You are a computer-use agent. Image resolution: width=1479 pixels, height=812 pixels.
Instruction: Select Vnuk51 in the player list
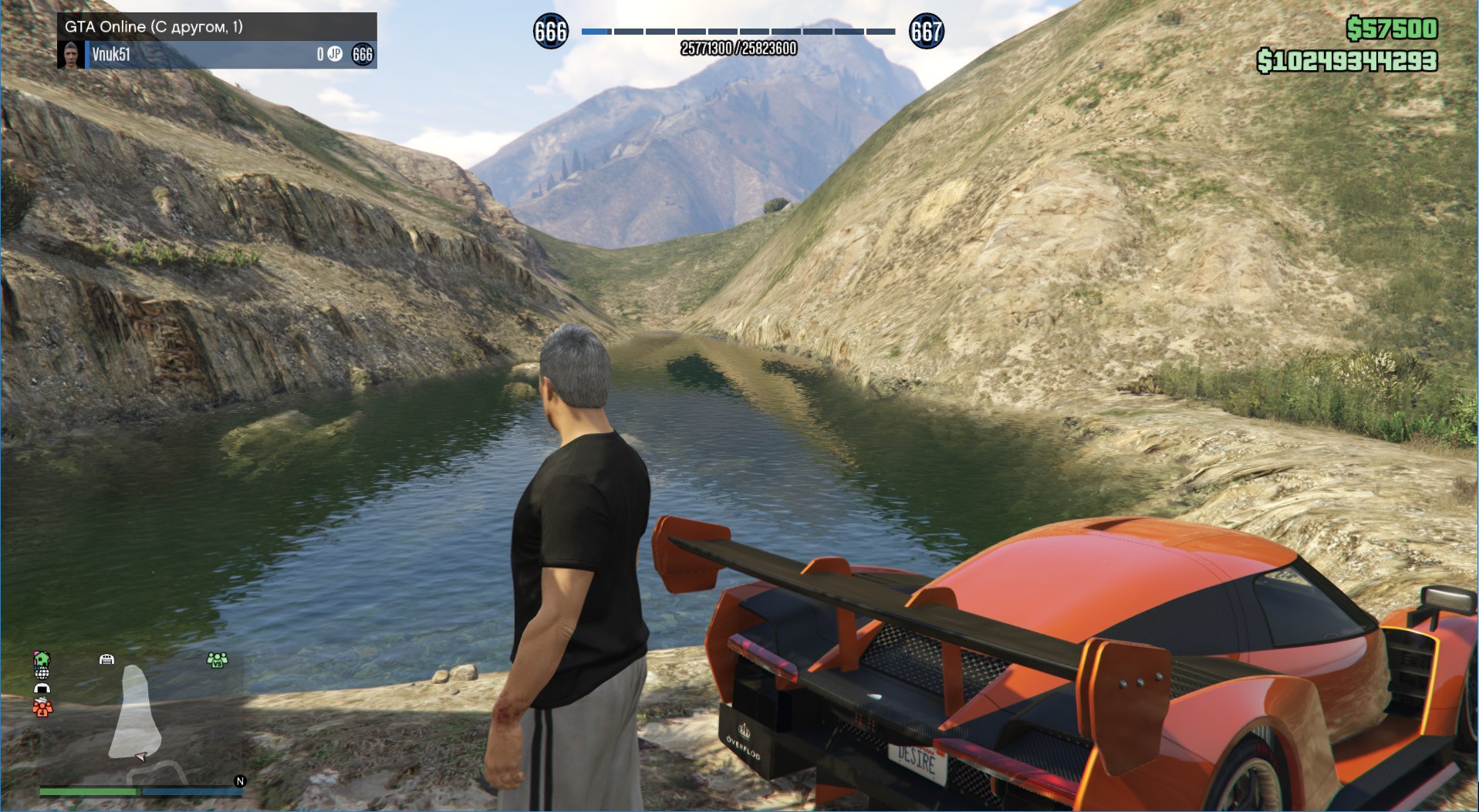click(x=111, y=54)
